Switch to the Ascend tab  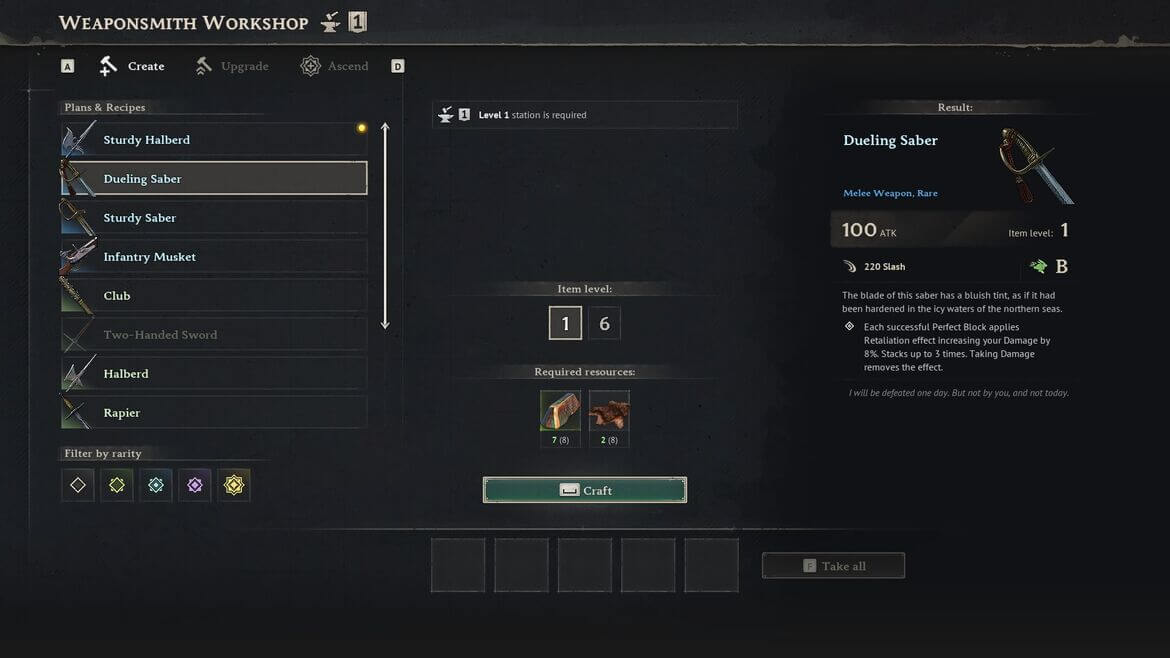point(335,66)
